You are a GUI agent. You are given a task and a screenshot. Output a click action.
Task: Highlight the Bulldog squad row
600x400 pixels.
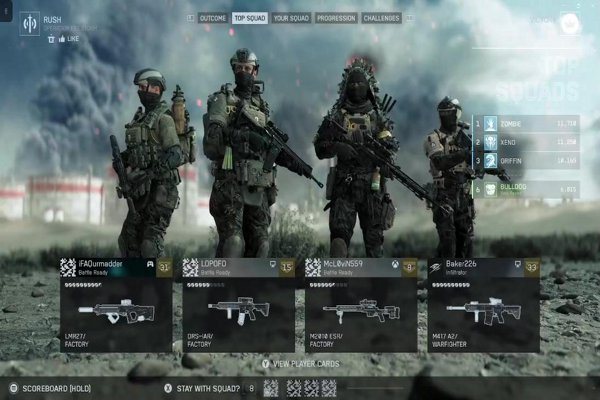[526, 187]
